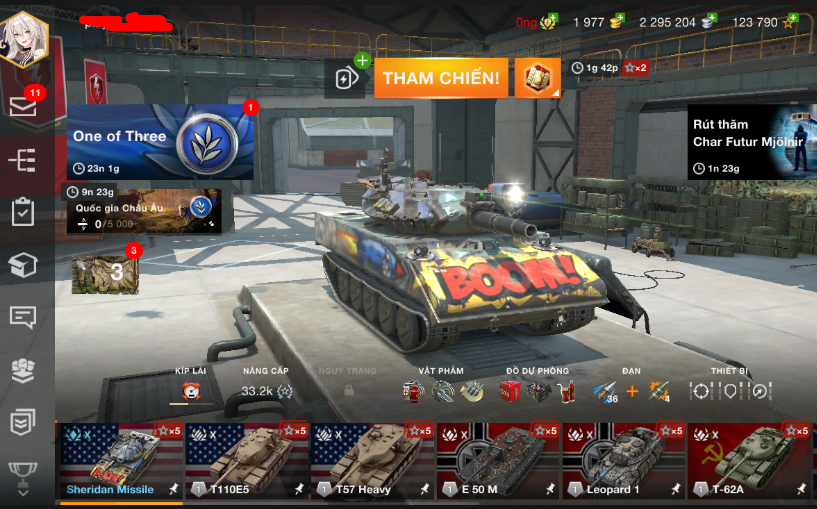
Task: Open the mail inbox icon
Action: (23, 106)
